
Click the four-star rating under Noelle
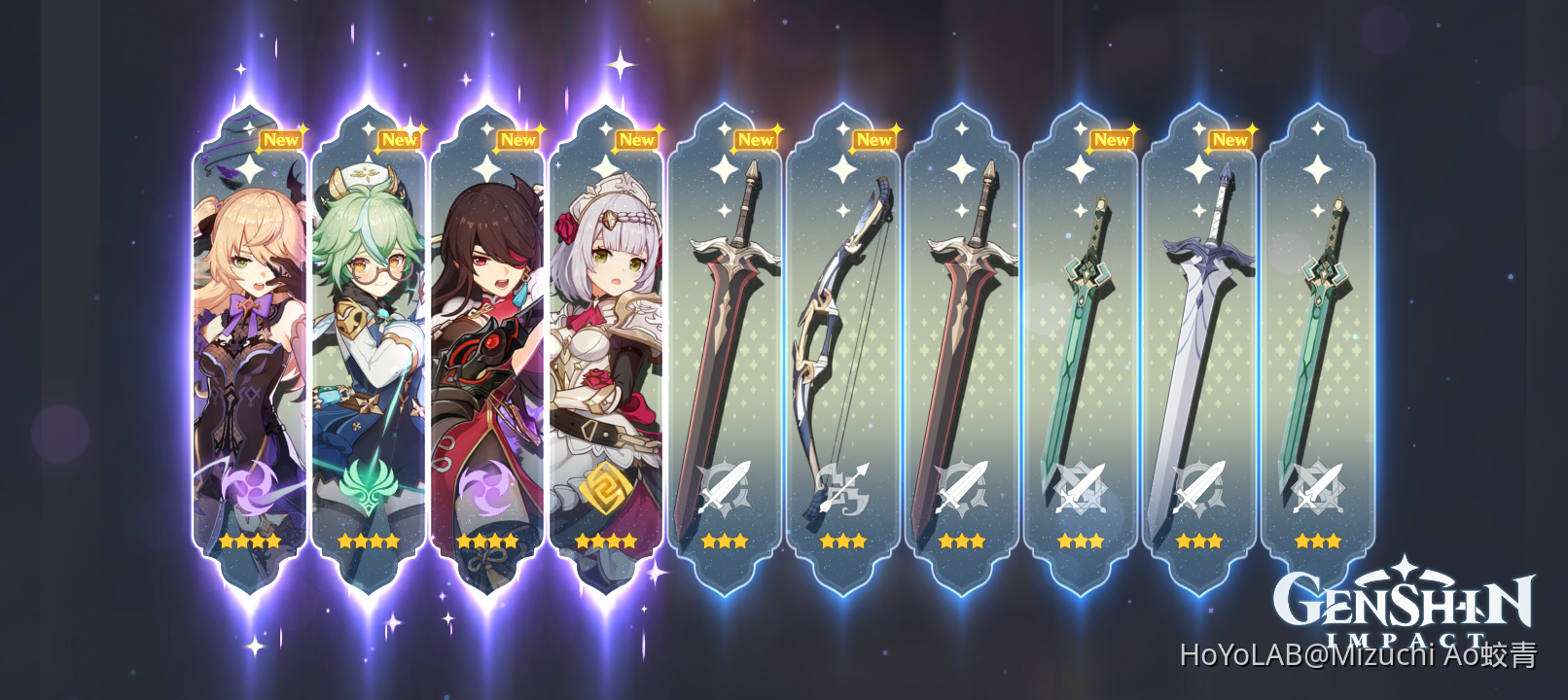(x=608, y=542)
